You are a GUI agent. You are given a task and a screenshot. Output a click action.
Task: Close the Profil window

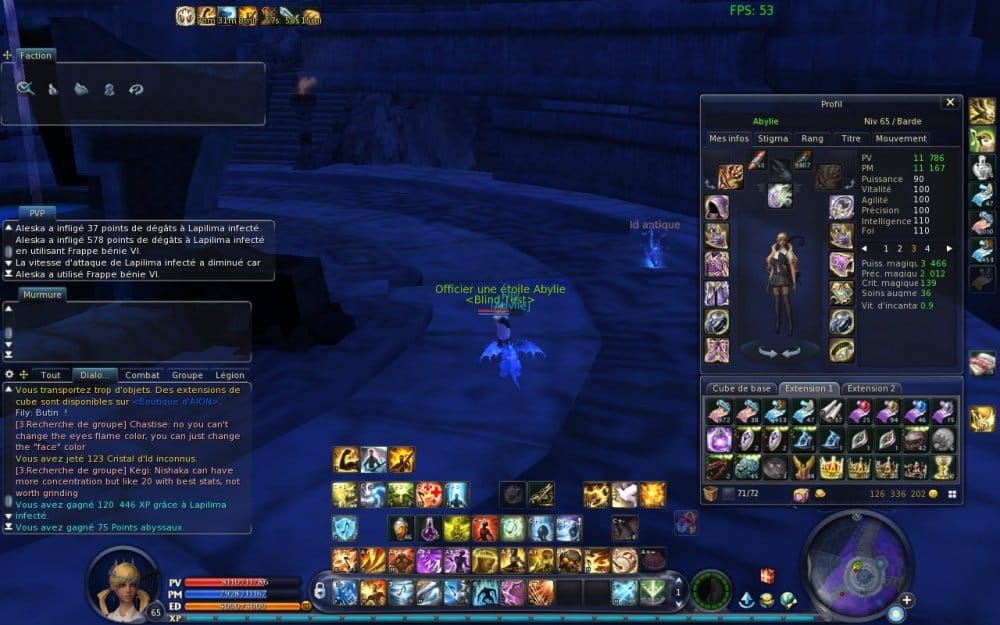pyautogui.click(x=949, y=103)
